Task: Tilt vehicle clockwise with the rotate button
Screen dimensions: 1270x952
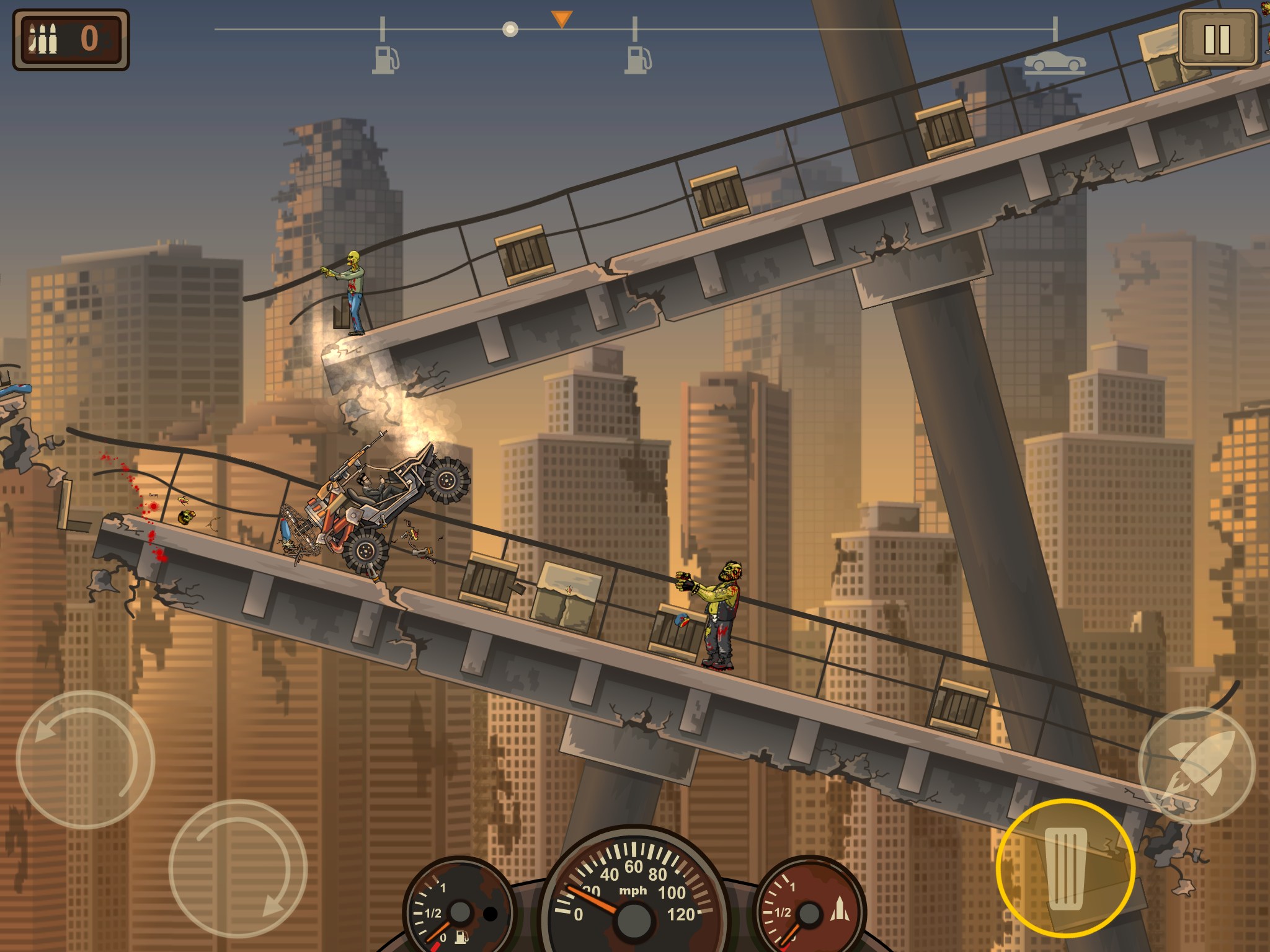Action: point(238,868)
